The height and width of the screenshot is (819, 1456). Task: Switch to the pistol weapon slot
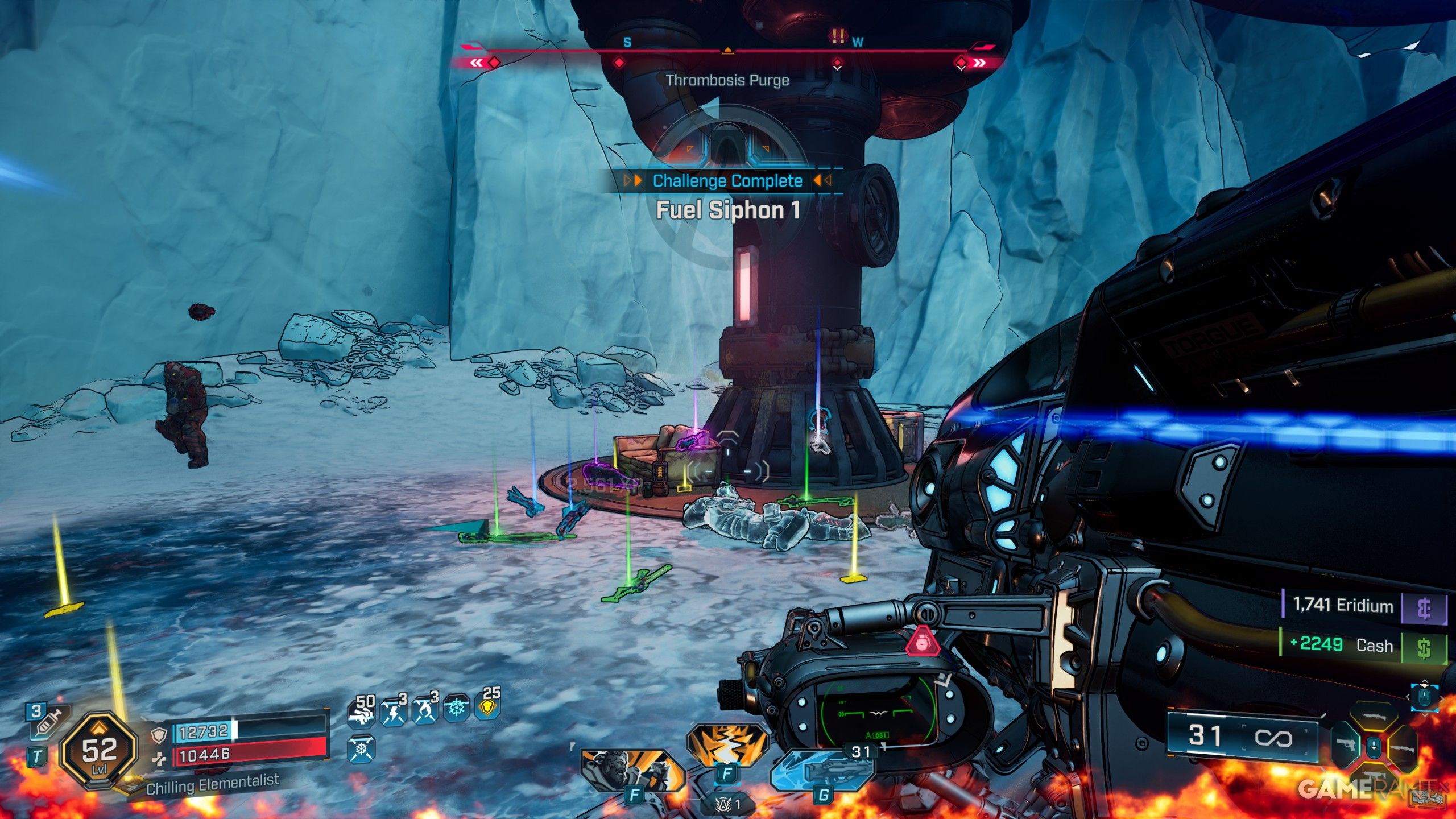click(1346, 744)
